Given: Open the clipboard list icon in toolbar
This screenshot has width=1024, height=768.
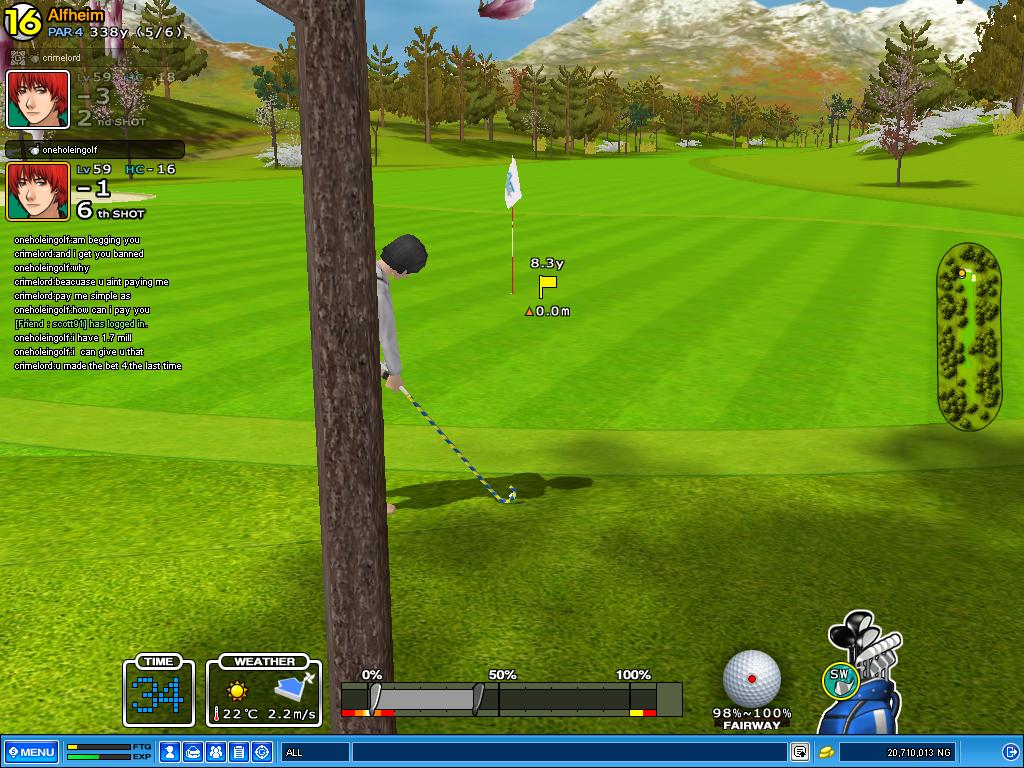Looking at the screenshot, I should [x=239, y=752].
